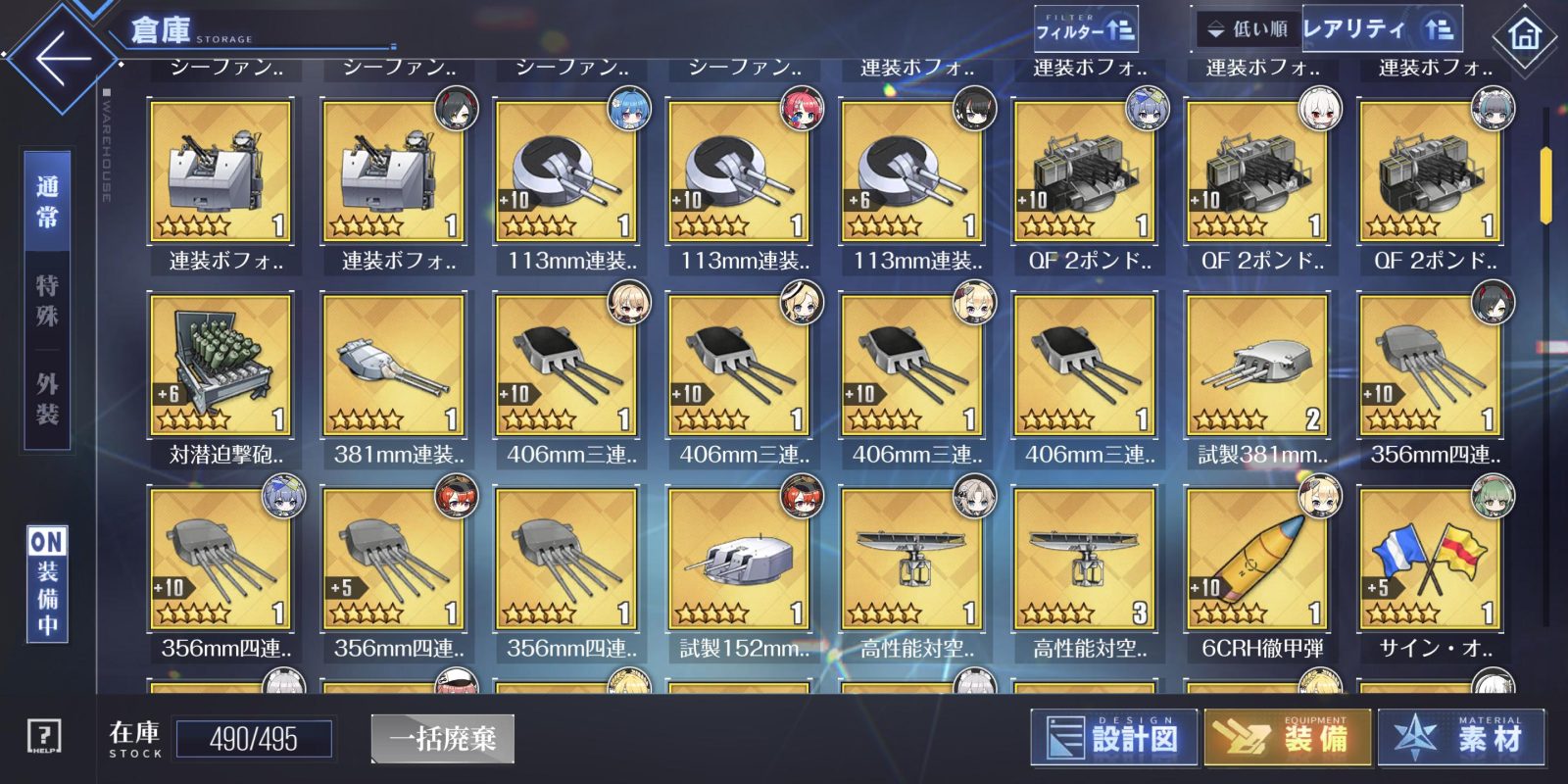This screenshot has width=1568, height=784.
Task: Return to the home screen
Action: point(1524,37)
